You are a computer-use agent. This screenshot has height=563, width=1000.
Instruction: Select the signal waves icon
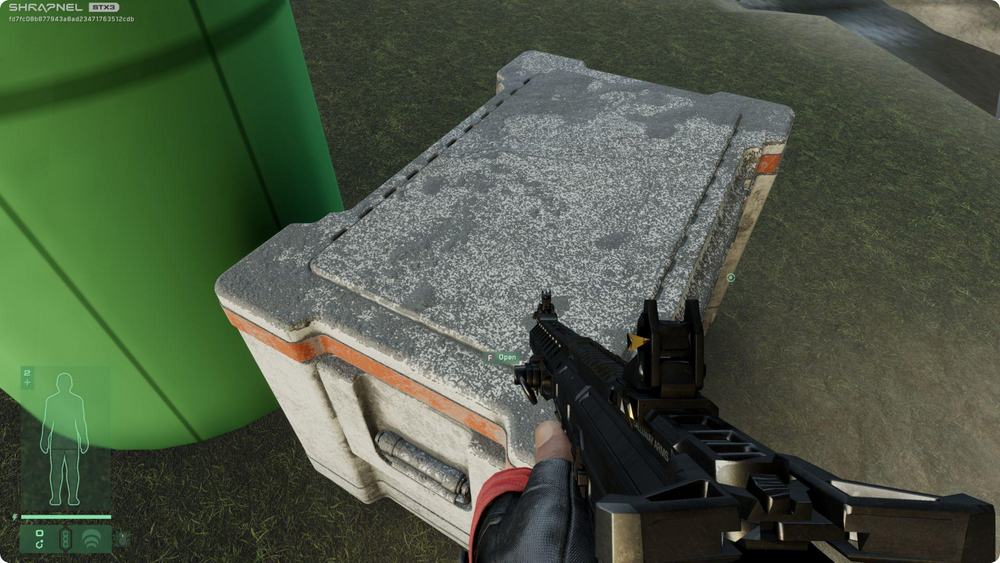(92, 539)
